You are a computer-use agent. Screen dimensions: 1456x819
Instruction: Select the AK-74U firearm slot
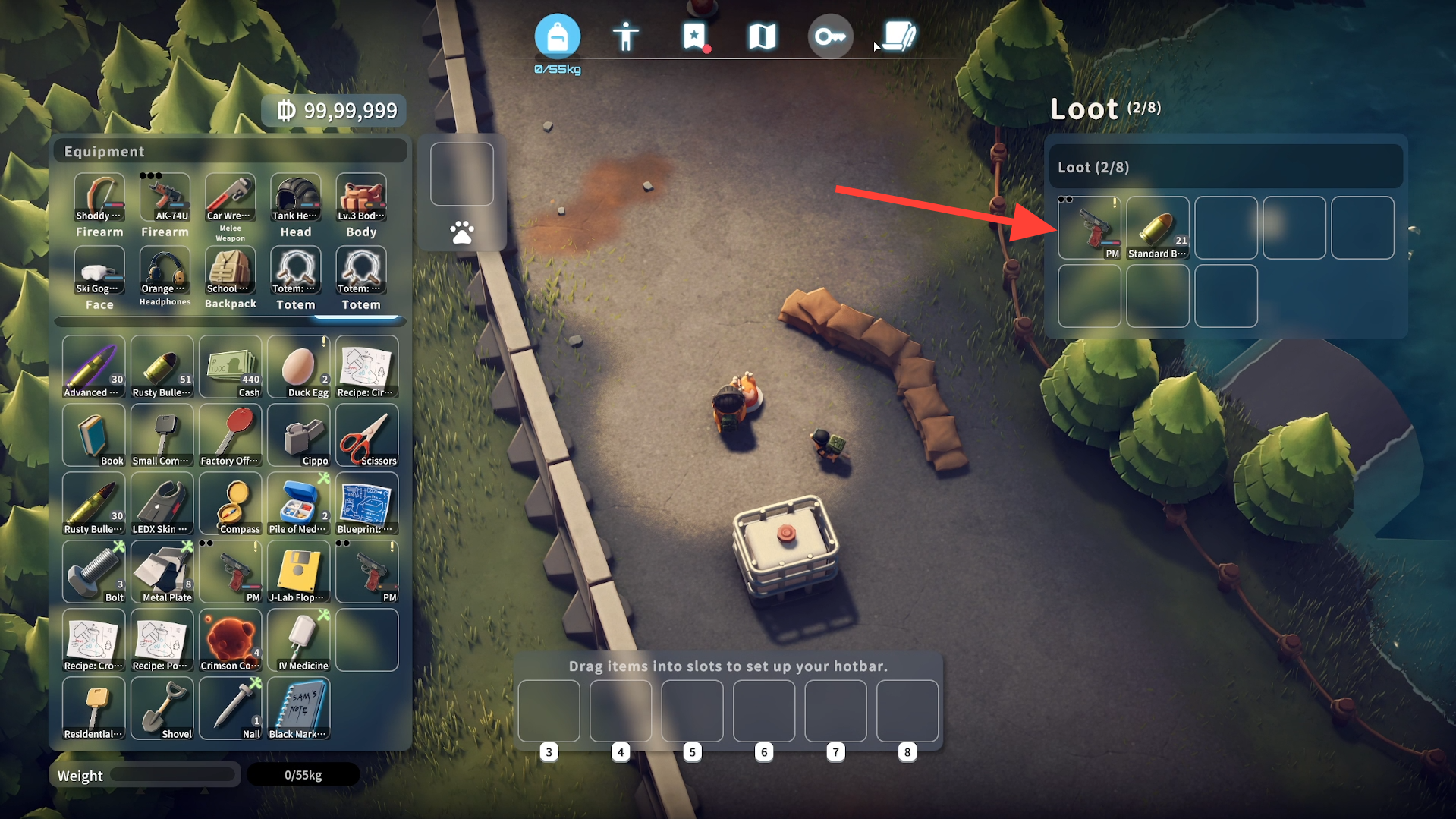point(165,199)
